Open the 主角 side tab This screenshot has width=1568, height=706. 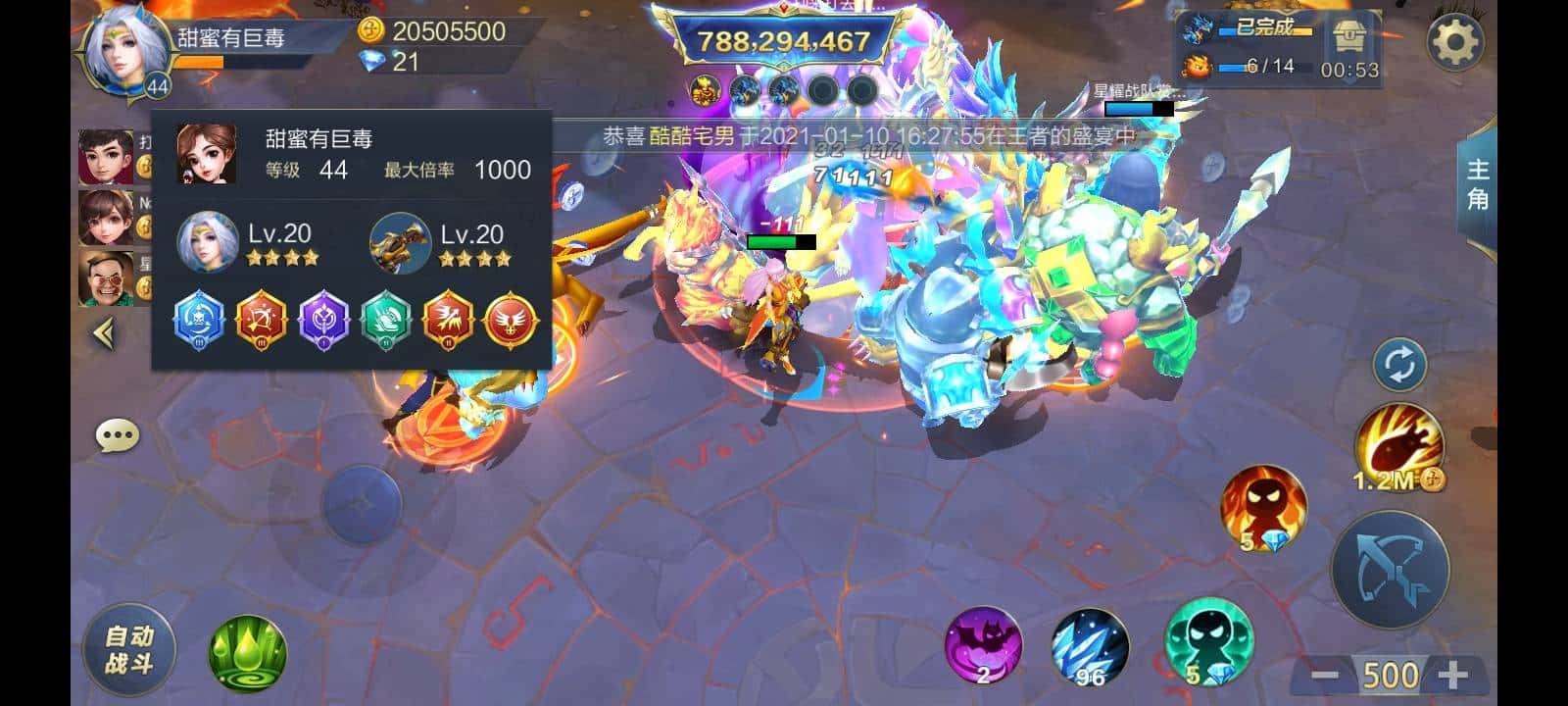[x=1477, y=186]
